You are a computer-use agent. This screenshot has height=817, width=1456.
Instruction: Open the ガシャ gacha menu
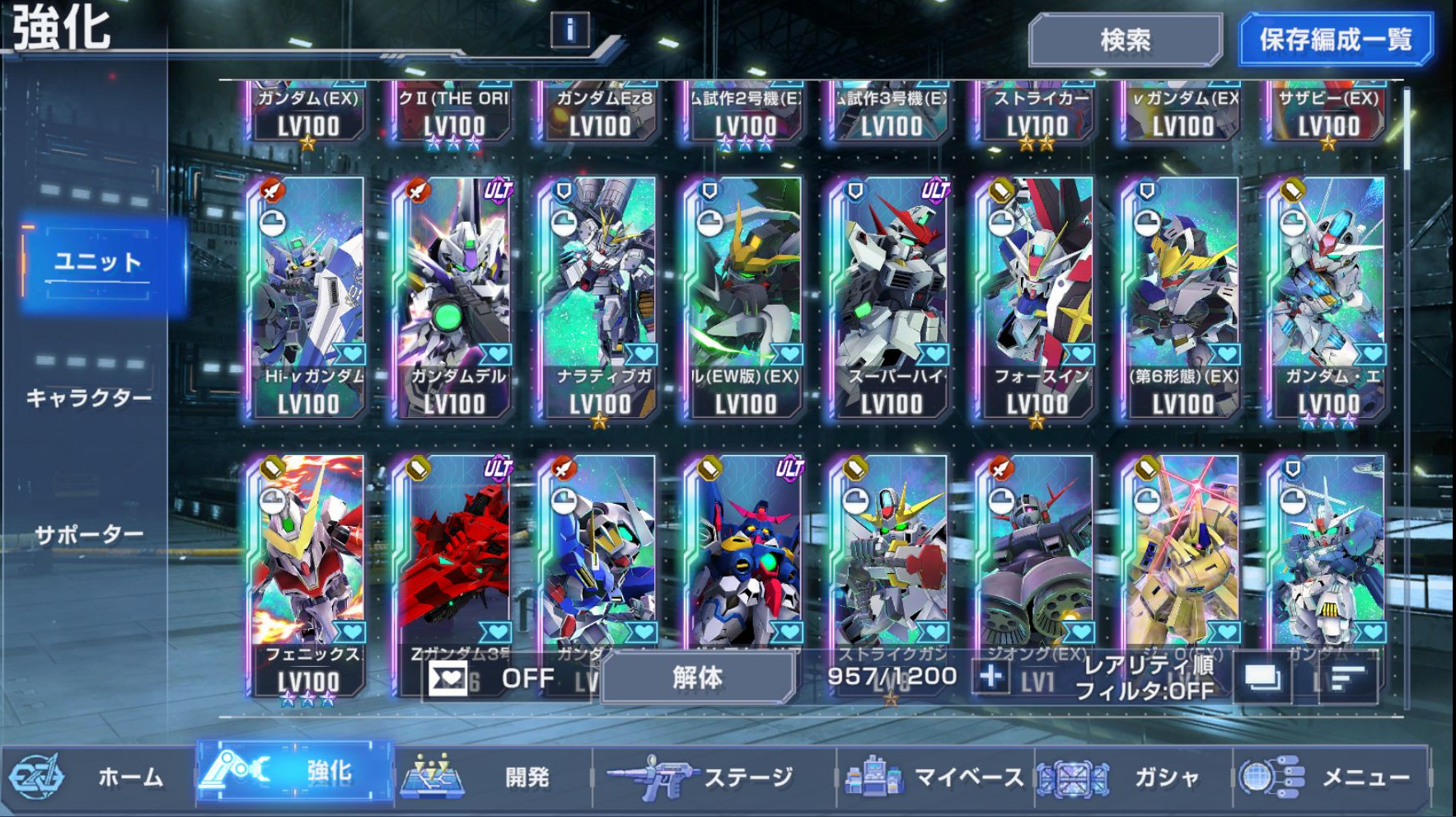pos(1133,777)
